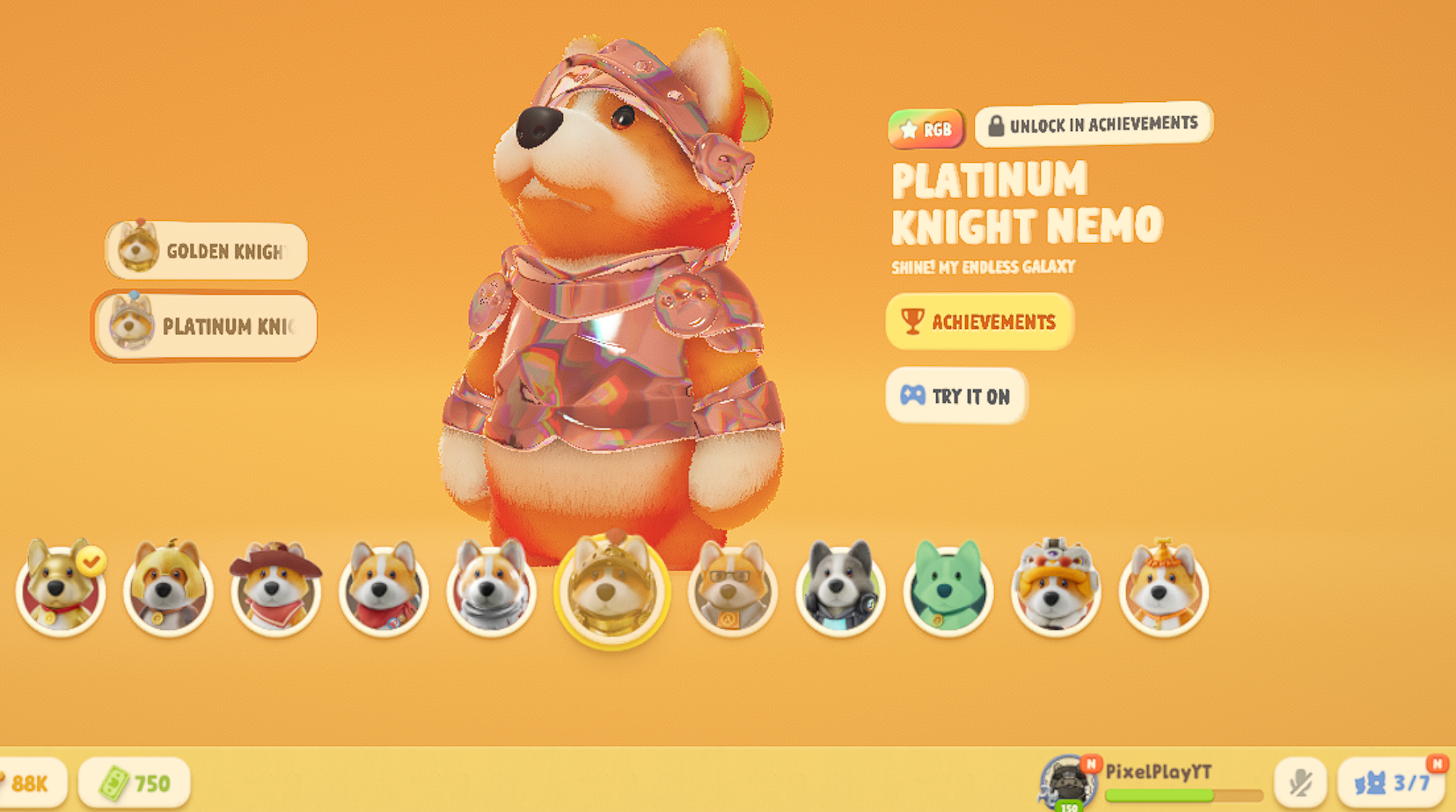Screen dimensions: 1456x812
Task: Select the Platinum Knight variant
Action: tap(205, 326)
